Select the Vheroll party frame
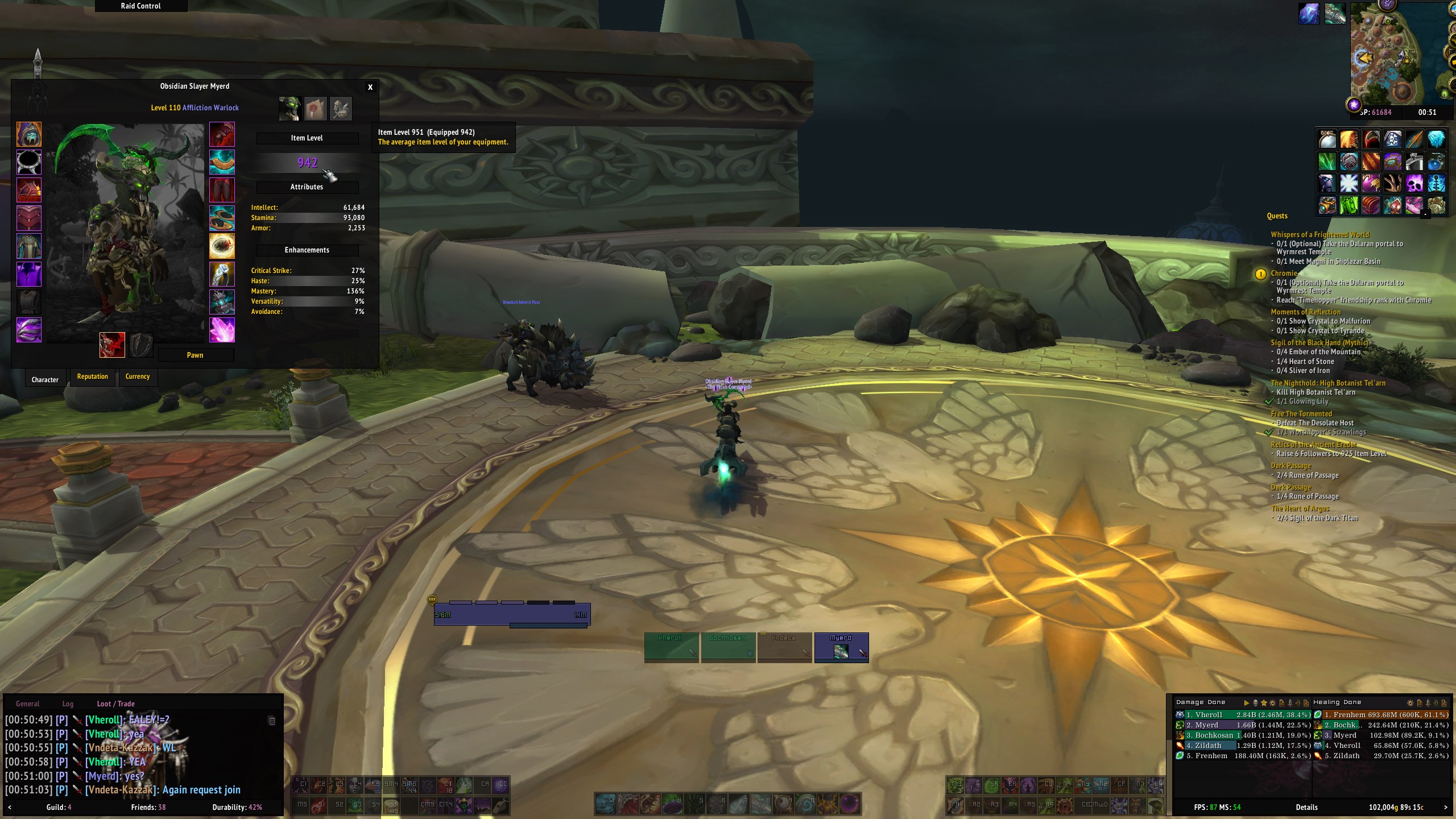The width and height of the screenshot is (1456, 819). (671, 647)
